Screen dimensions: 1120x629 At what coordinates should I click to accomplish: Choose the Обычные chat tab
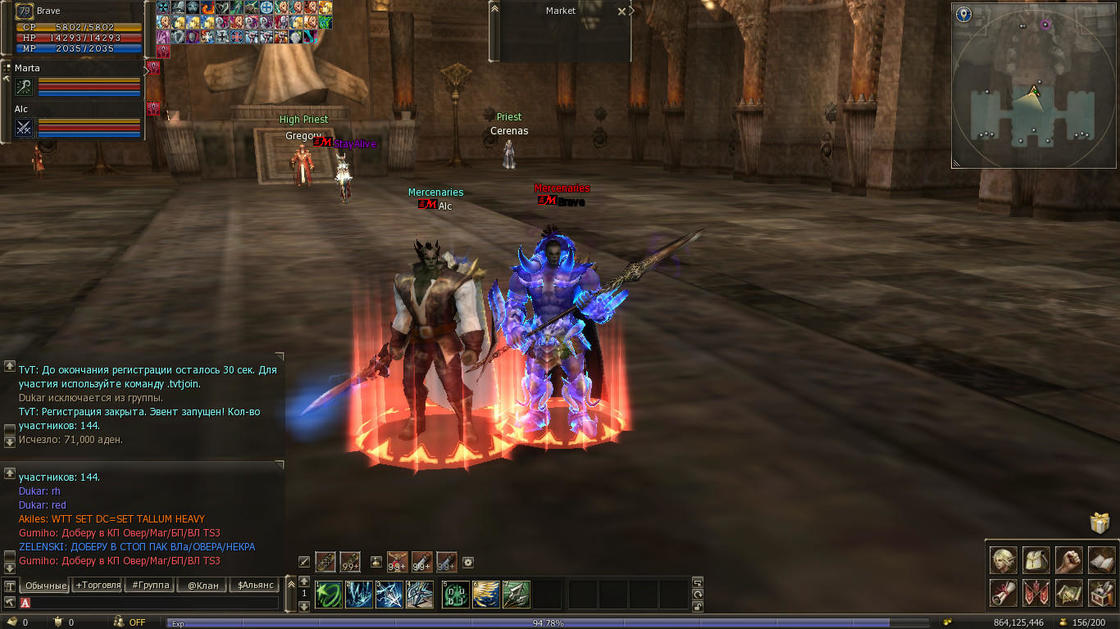click(x=45, y=585)
